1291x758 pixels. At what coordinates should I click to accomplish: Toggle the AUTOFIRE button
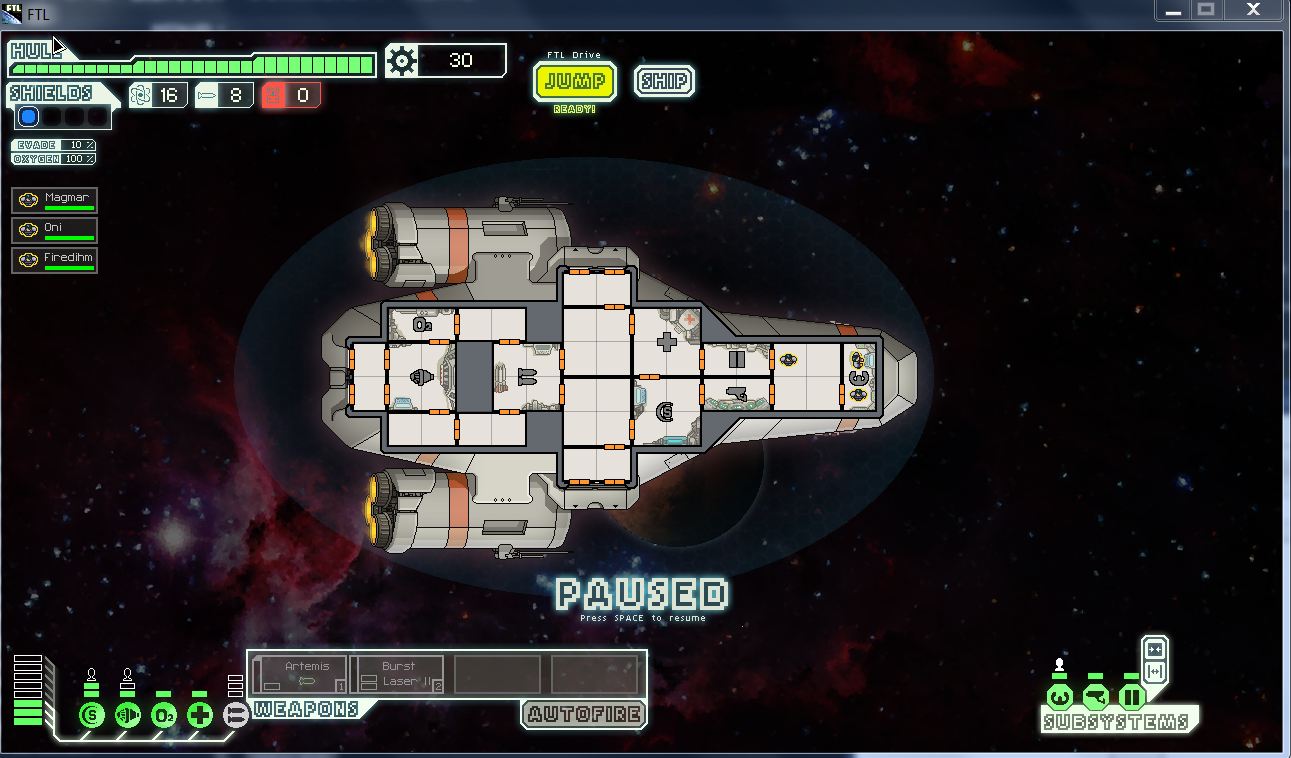[x=584, y=714]
